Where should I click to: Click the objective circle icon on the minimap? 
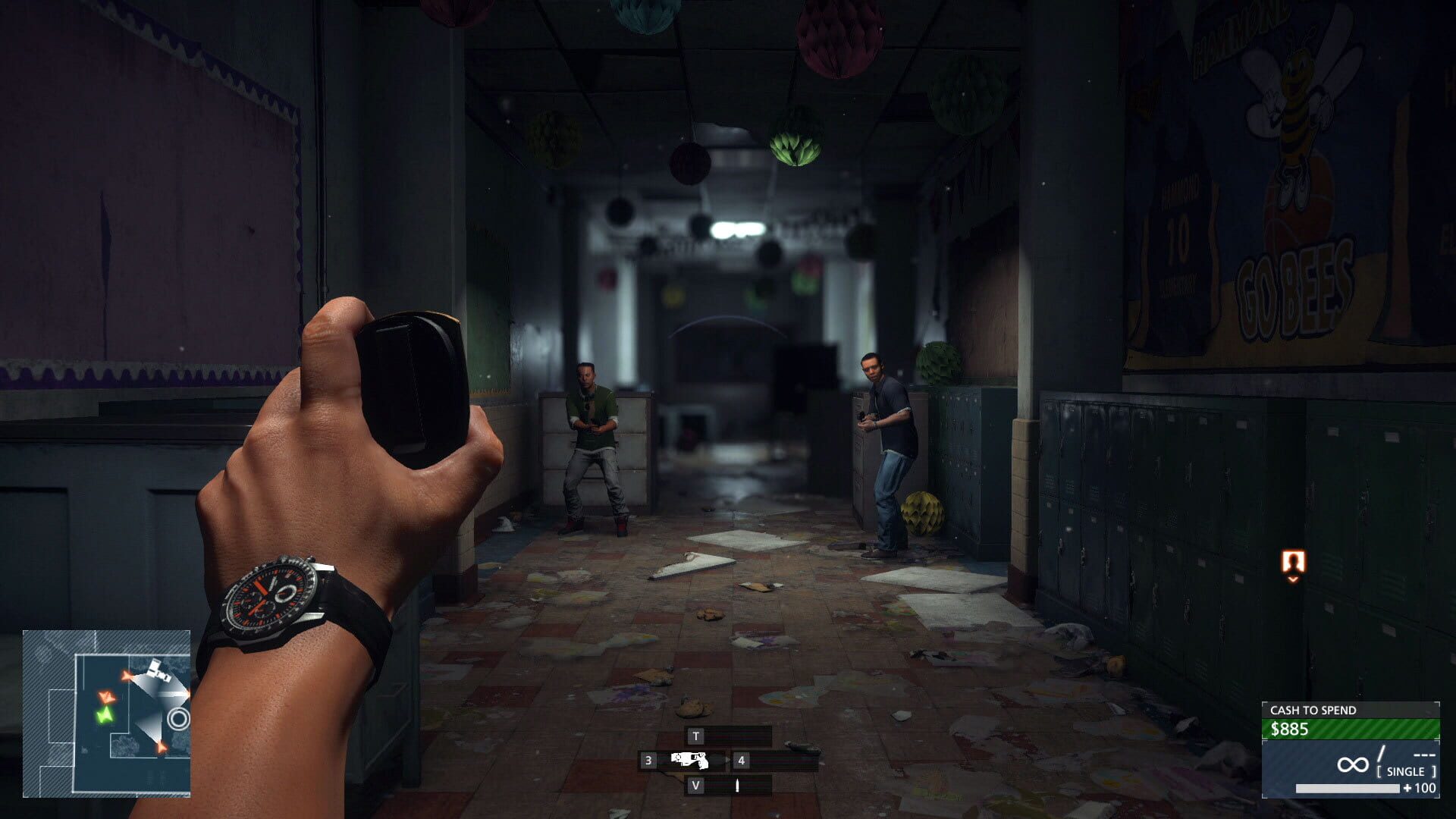point(180,717)
